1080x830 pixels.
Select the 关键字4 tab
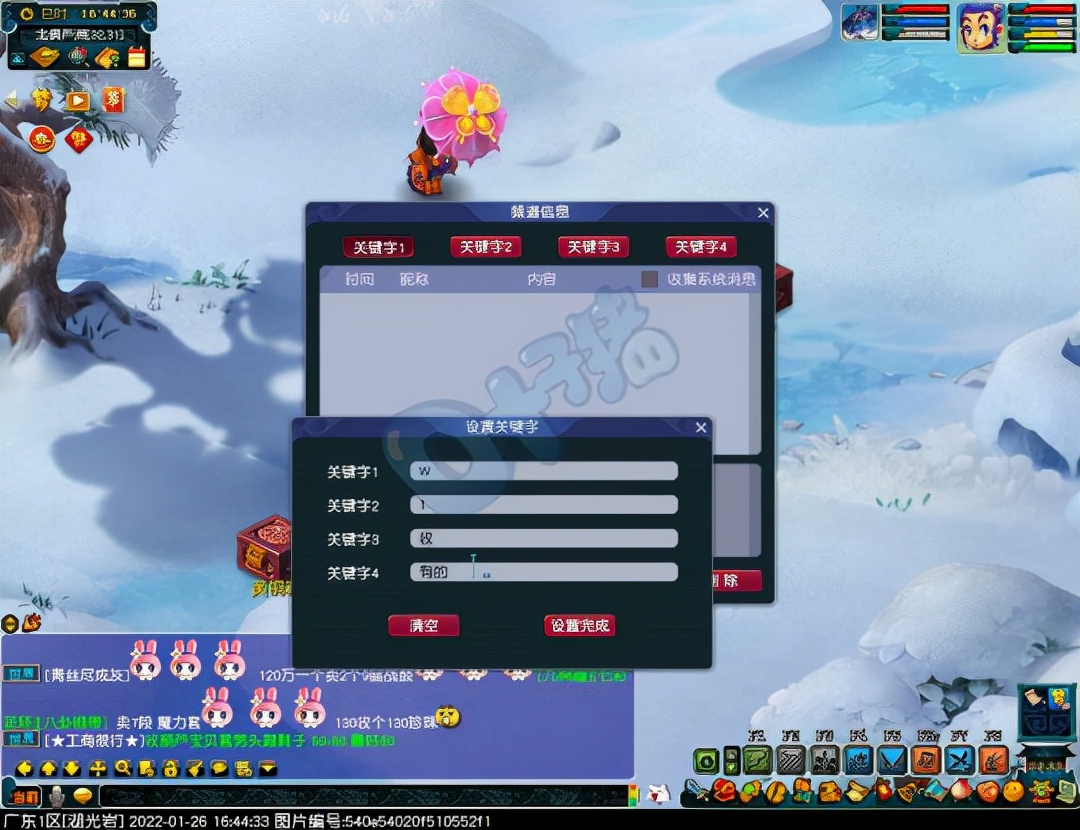point(701,247)
